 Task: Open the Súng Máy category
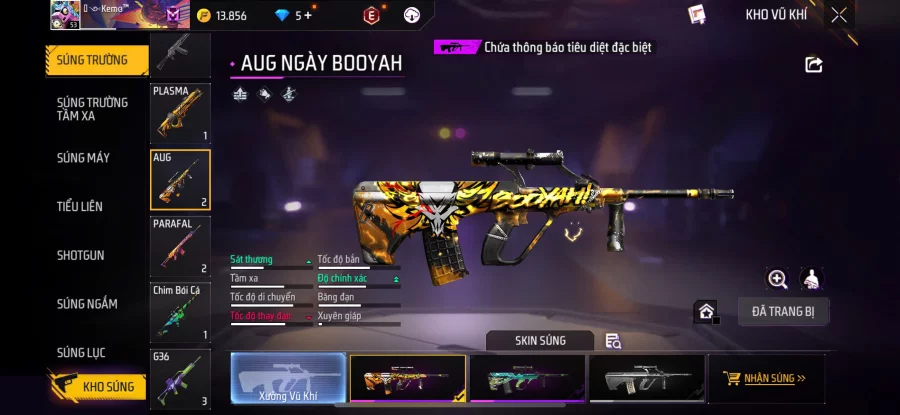[x=83, y=158]
